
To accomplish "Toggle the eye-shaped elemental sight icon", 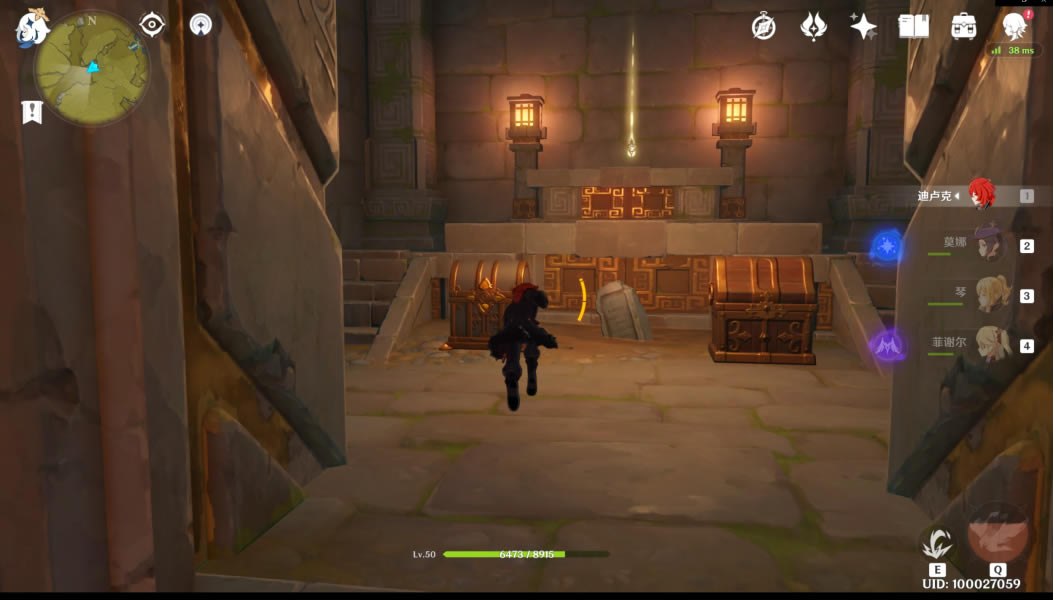I will (152, 25).
